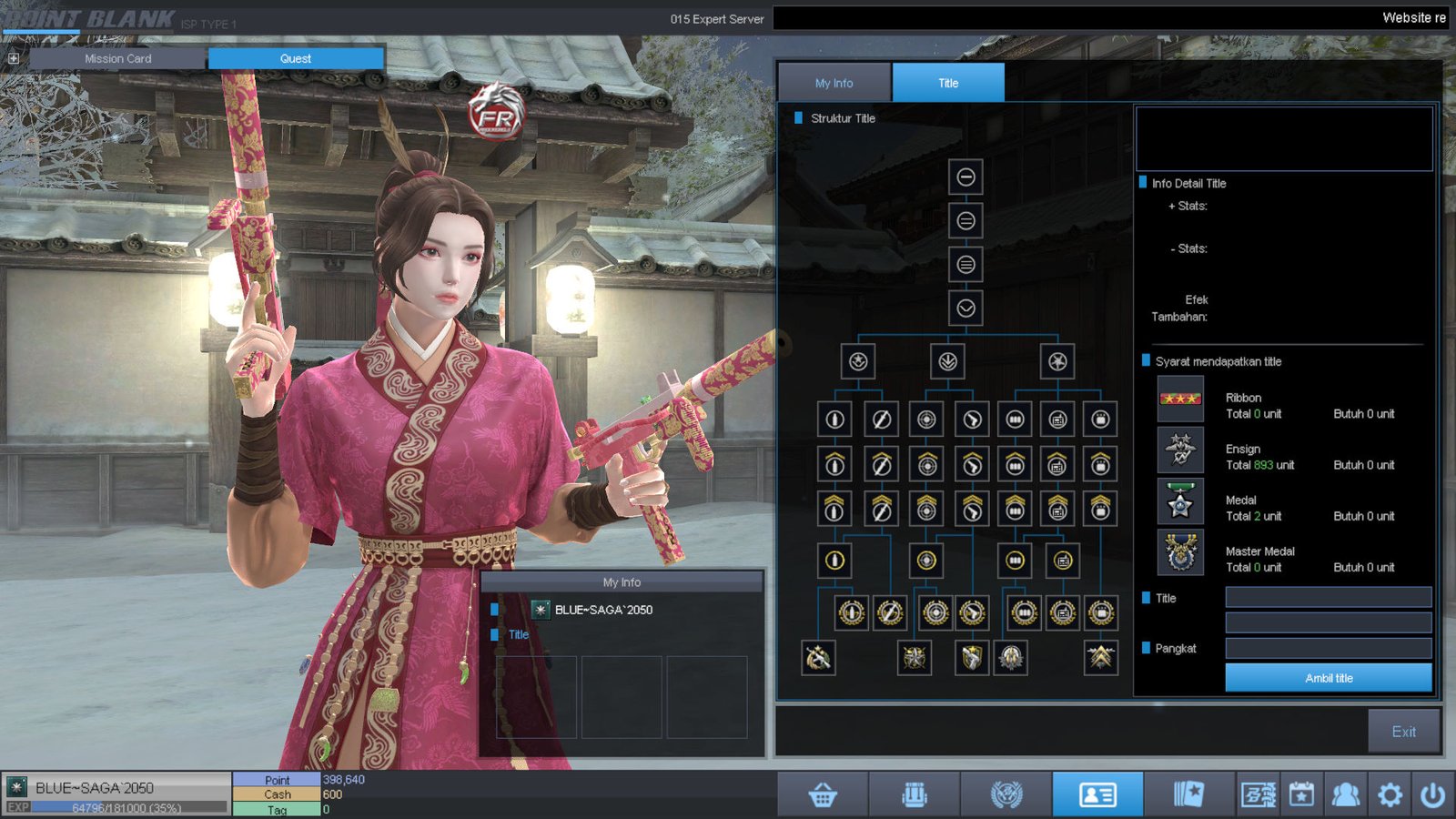Switch to the My Info tab
Viewport: 1456px width, 819px height.
pyautogui.click(x=834, y=83)
